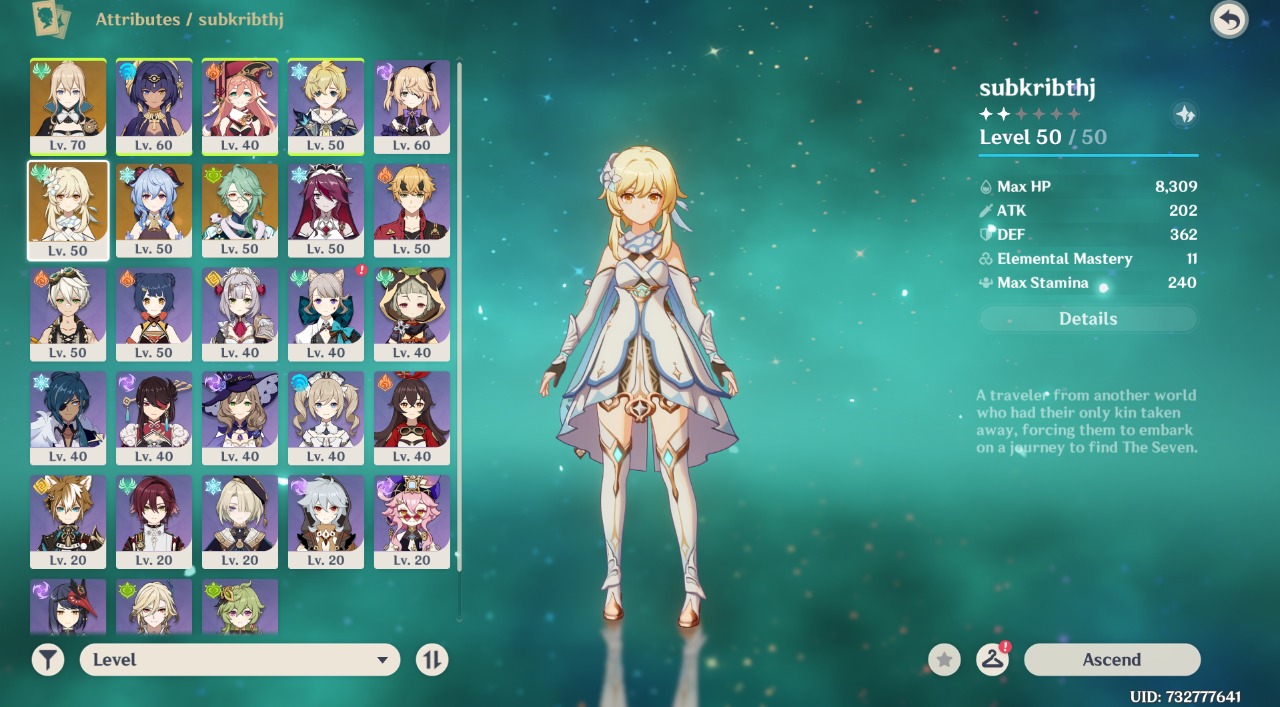Expand the Level sort dropdown
Viewport: 1280px width, 707px height.
[240, 660]
